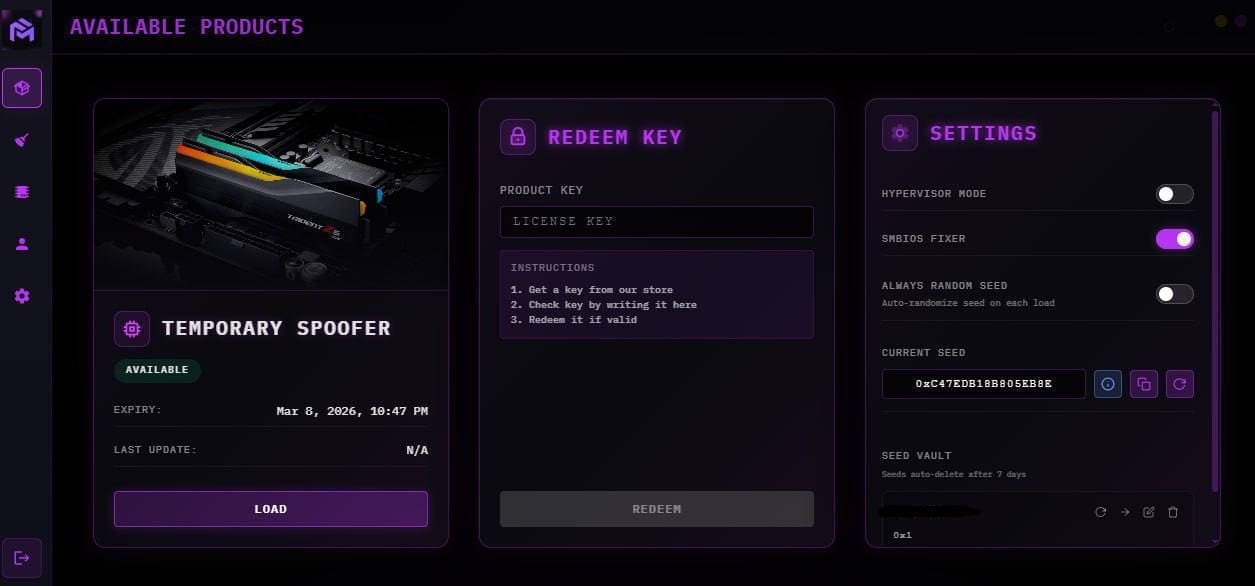
Task: Open the cleaner broom tab in sidebar
Action: click(x=22, y=140)
